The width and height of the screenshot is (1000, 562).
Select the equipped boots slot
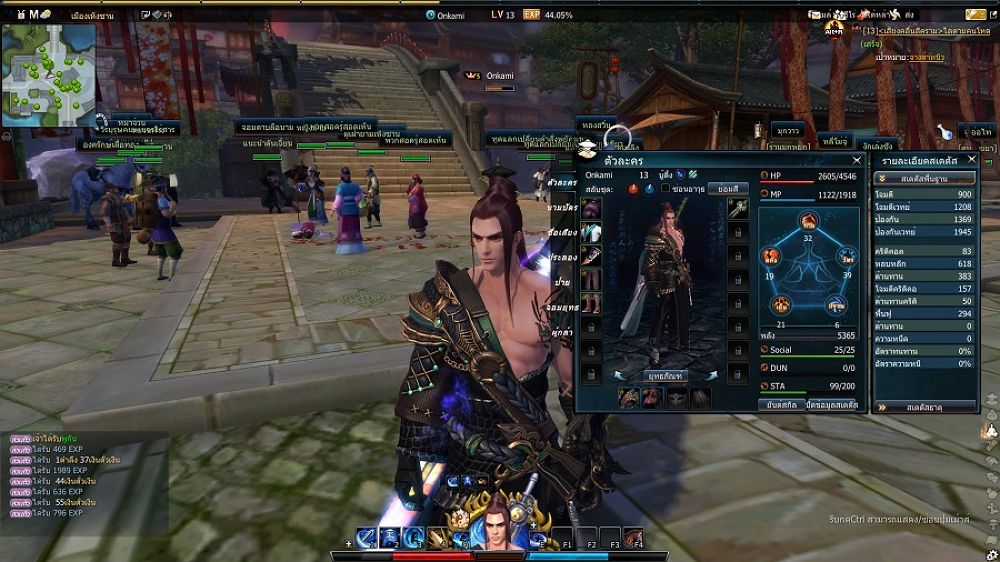click(x=592, y=301)
